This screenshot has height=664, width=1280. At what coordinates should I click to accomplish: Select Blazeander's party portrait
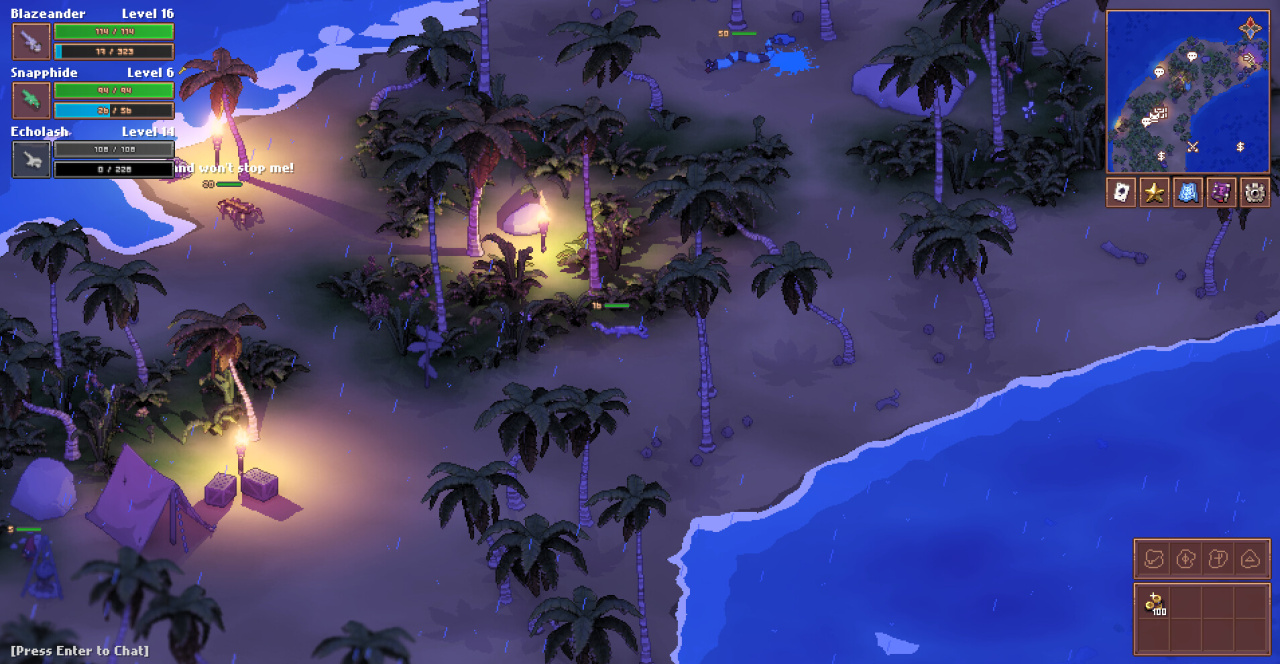[x=31, y=41]
